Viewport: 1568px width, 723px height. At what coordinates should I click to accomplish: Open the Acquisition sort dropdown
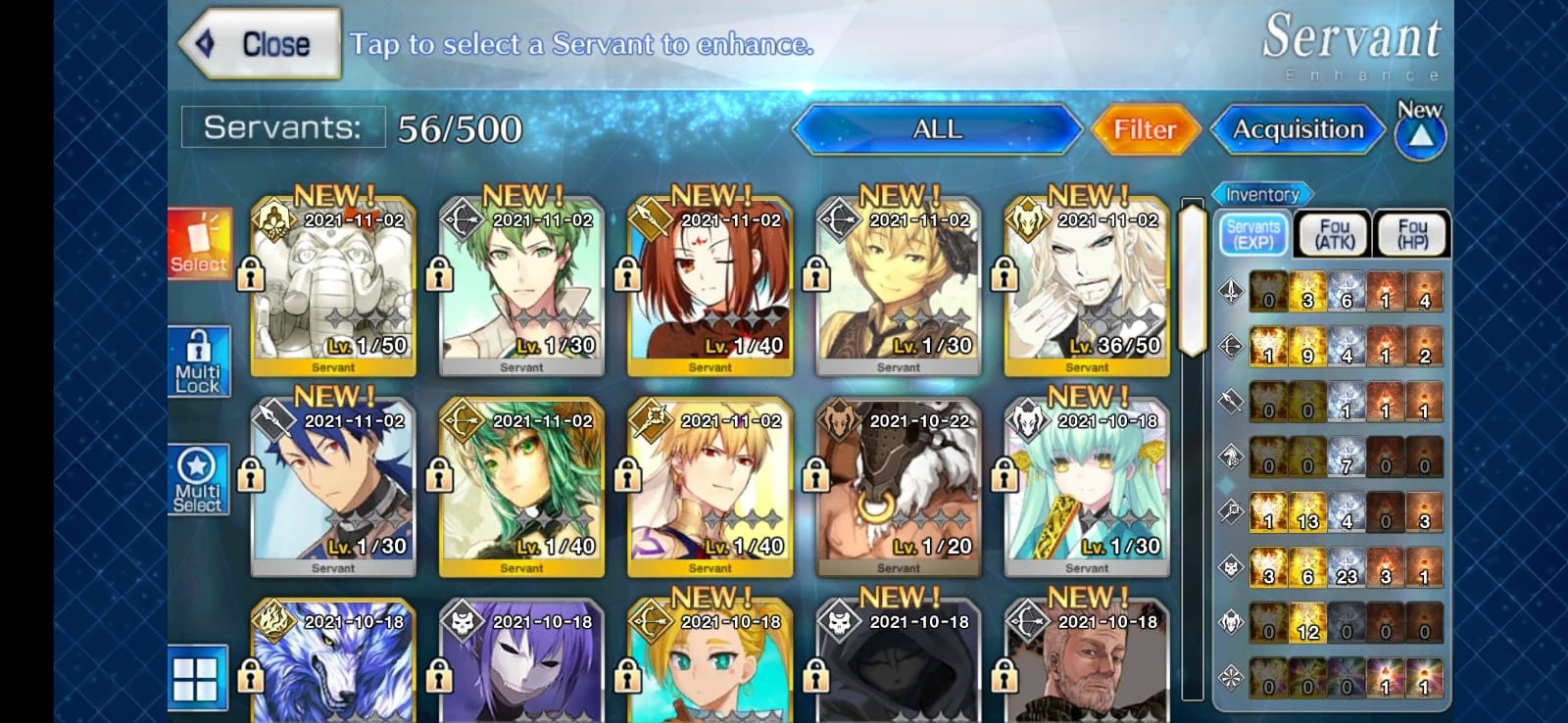[1298, 128]
